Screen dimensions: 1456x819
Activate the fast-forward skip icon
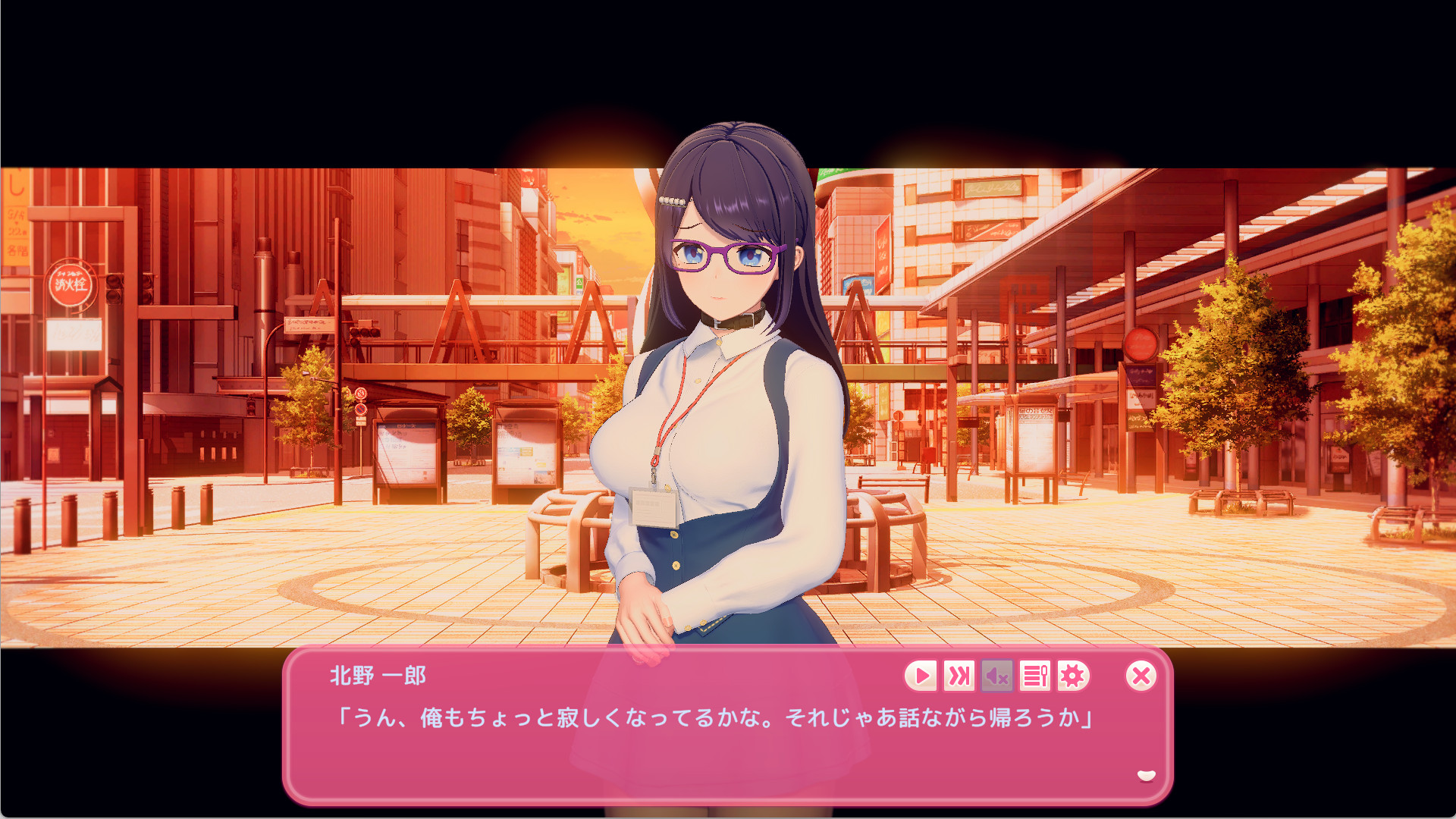958,677
